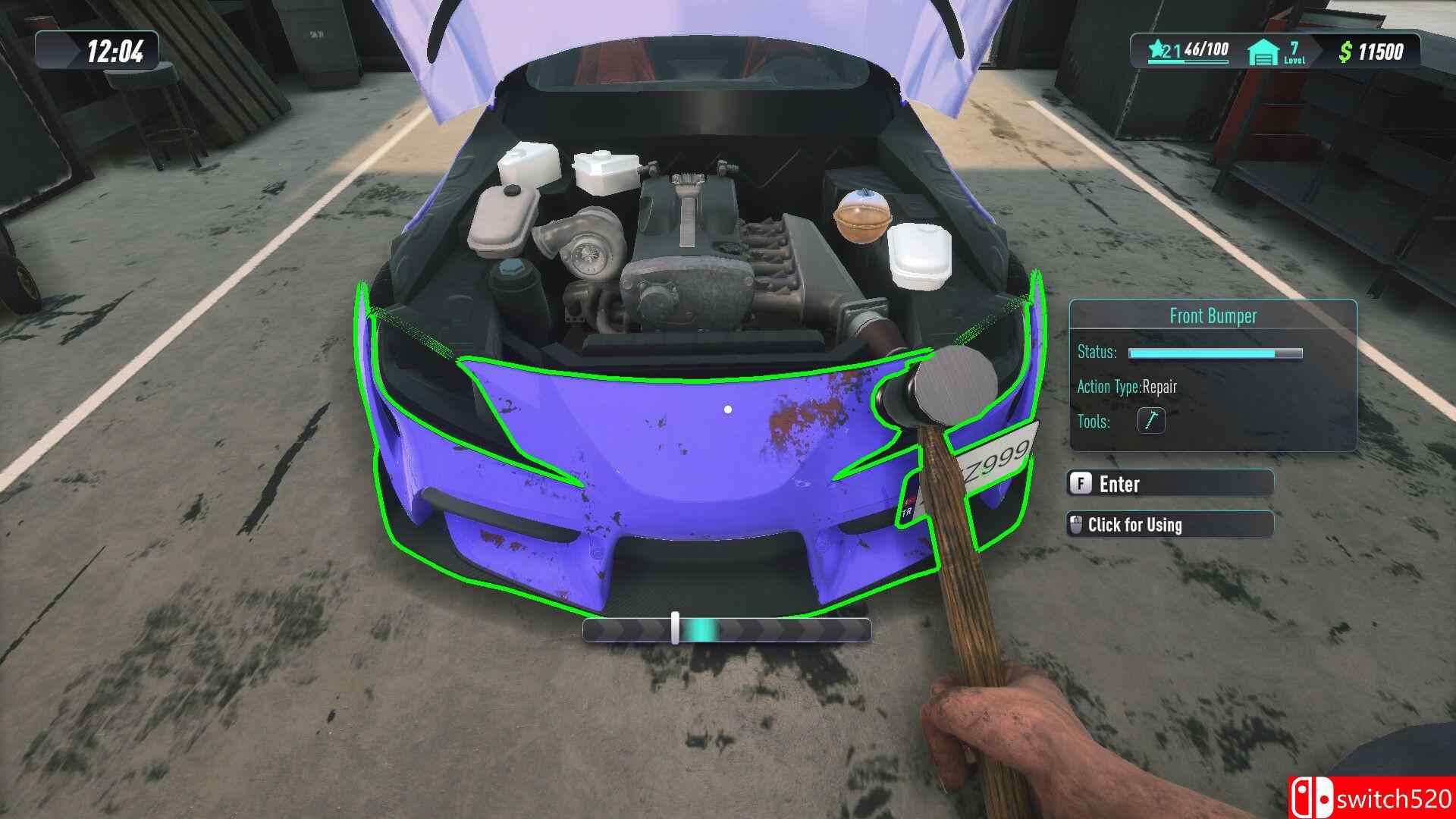Viewport: 1456px width, 819px height.
Task: Click the Nintendo Switch logo watermark
Action: [x=1312, y=798]
